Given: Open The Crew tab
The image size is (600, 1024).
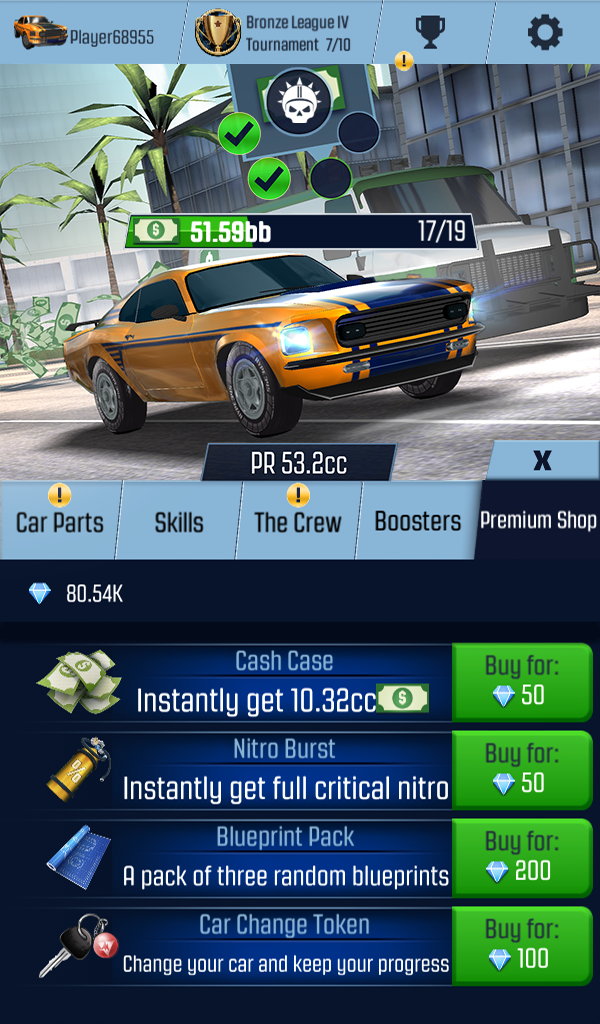Looking at the screenshot, I should point(297,522).
